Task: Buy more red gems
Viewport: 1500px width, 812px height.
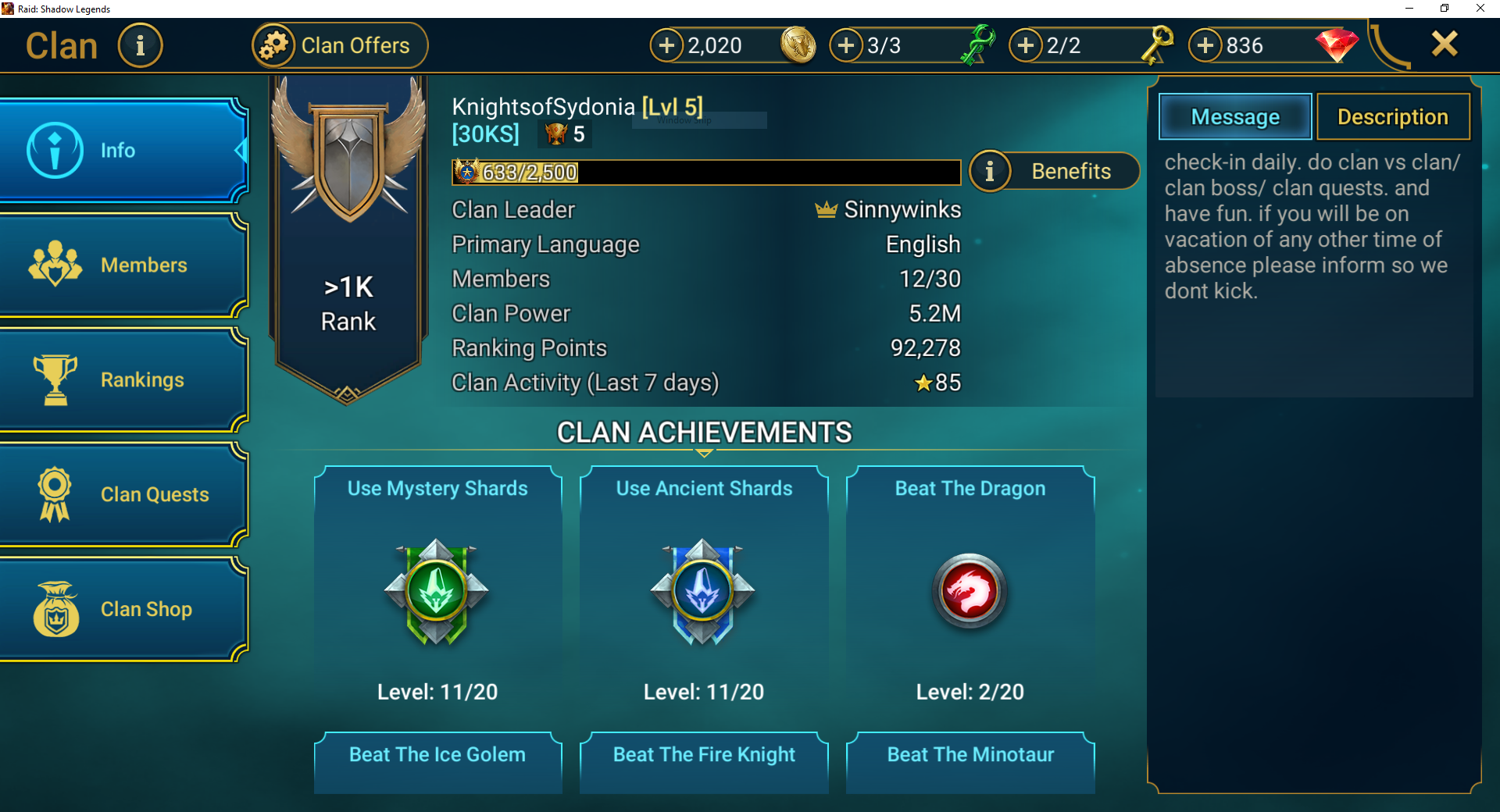Action: click(1205, 45)
